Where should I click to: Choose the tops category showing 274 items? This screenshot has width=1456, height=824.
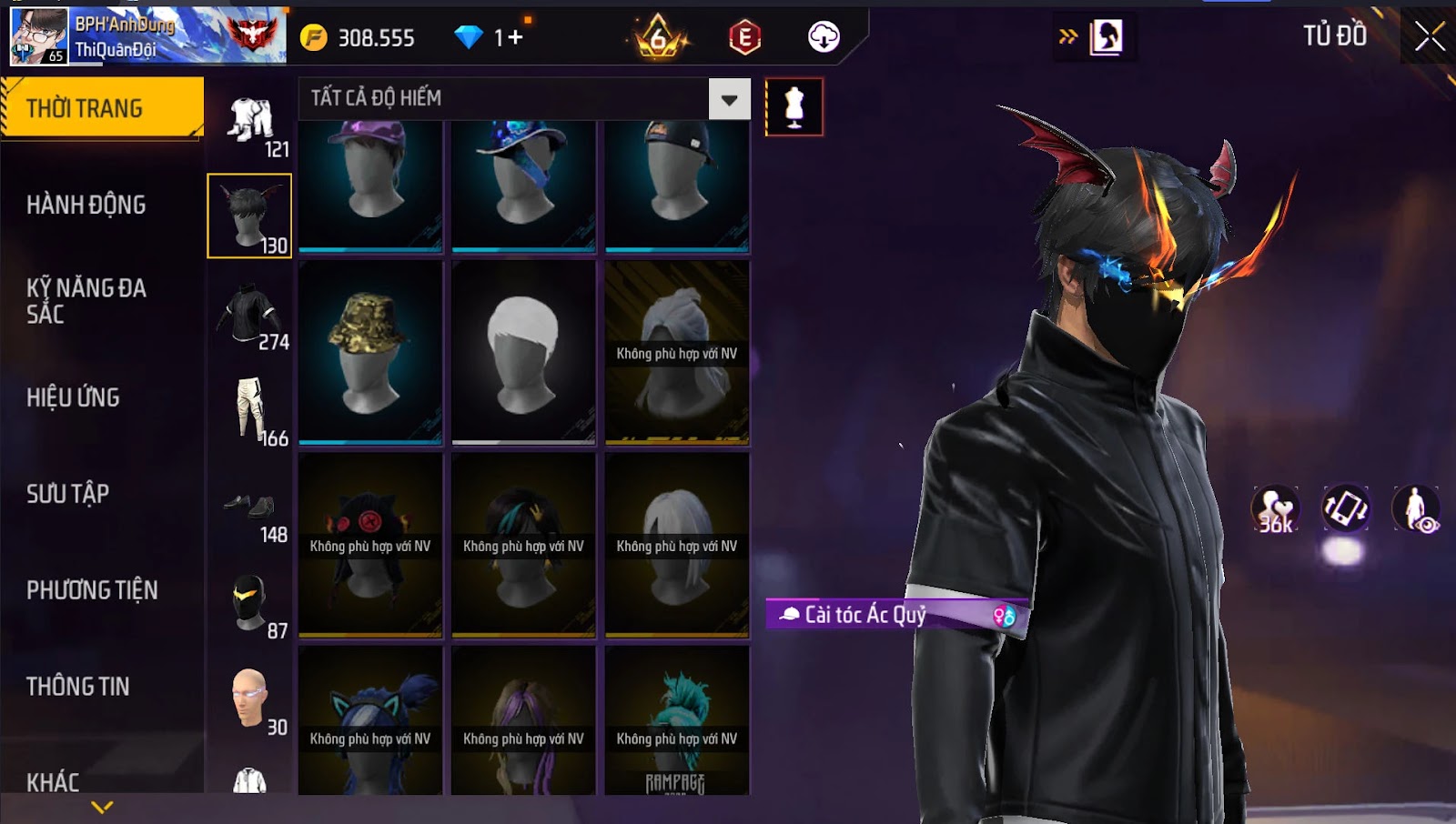(250, 316)
